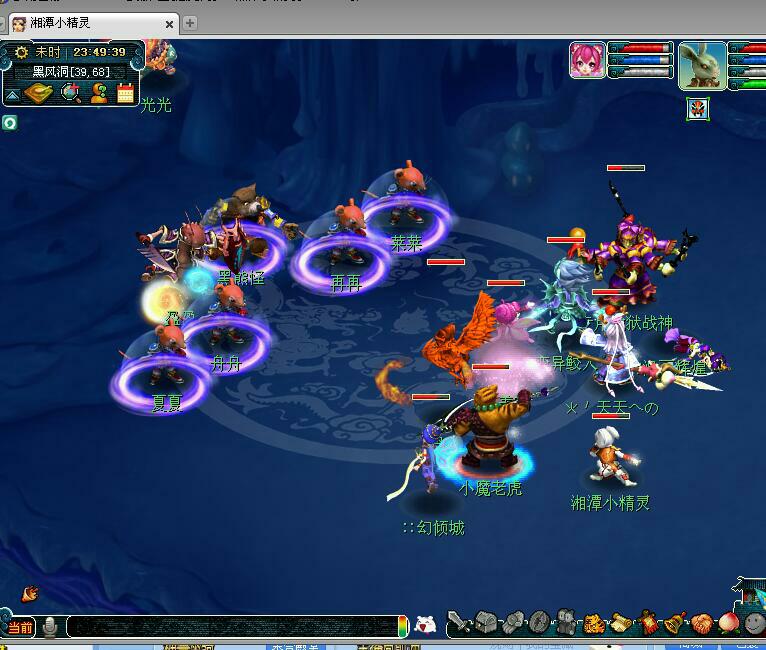Click the globe with magnifier search icon
Viewport: 766px width, 650px height.
(70, 93)
